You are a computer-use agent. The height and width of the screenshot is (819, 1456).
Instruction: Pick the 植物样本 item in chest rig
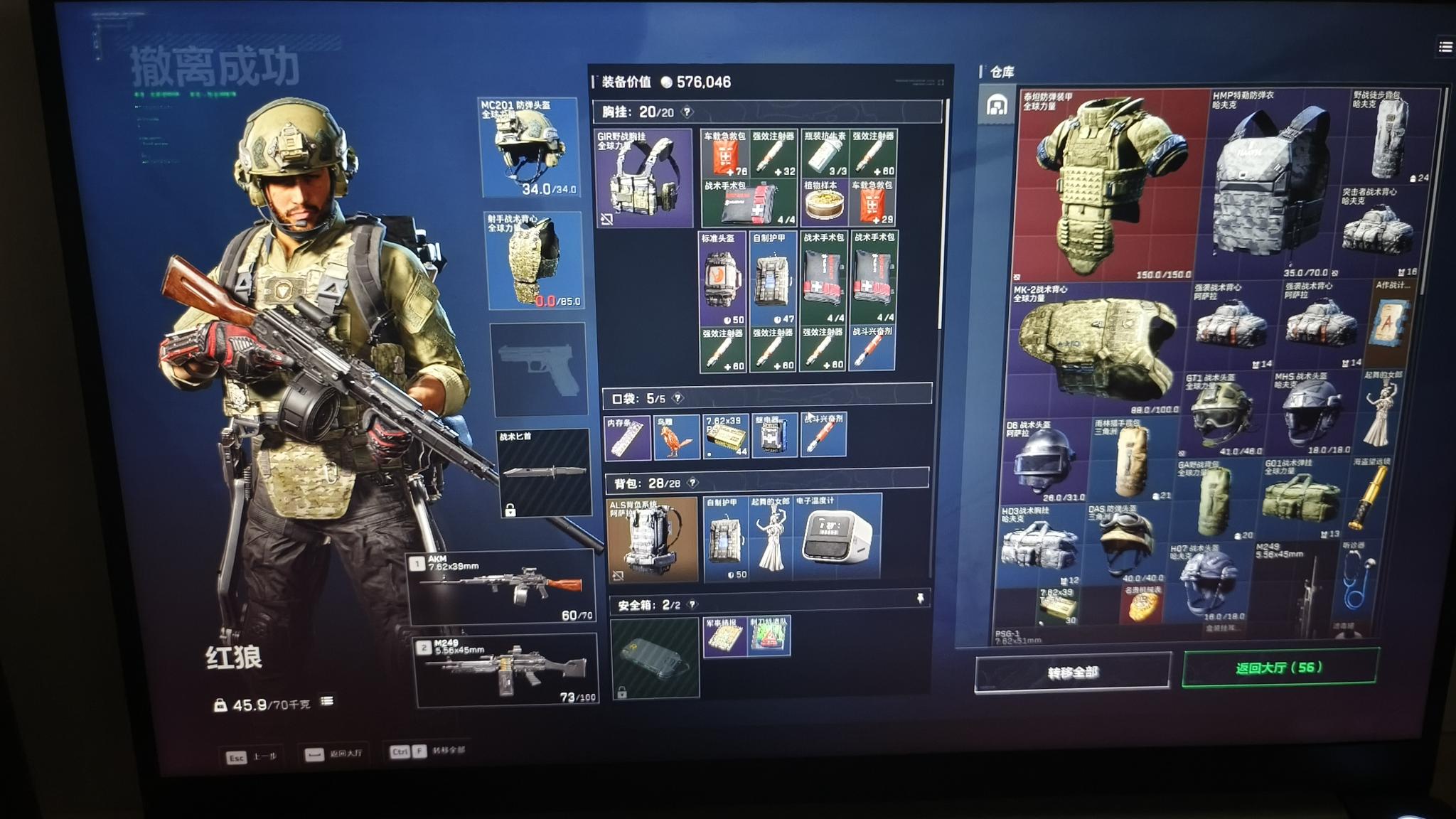point(824,204)
